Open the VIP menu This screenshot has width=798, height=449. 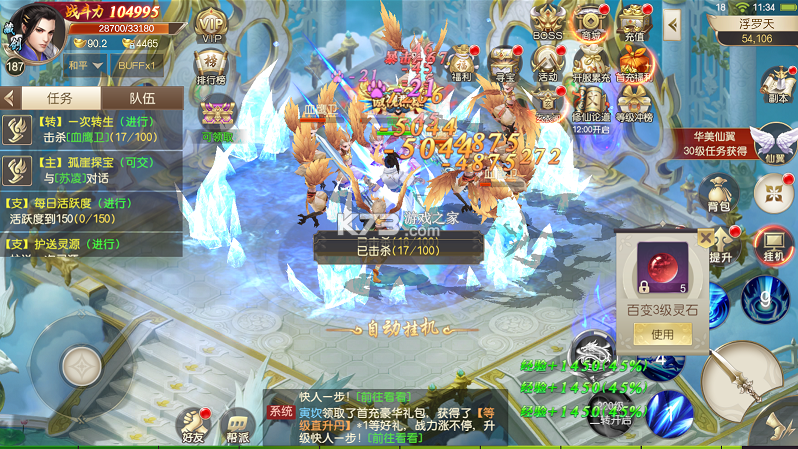pyautogui.click(x=211, y=25)
